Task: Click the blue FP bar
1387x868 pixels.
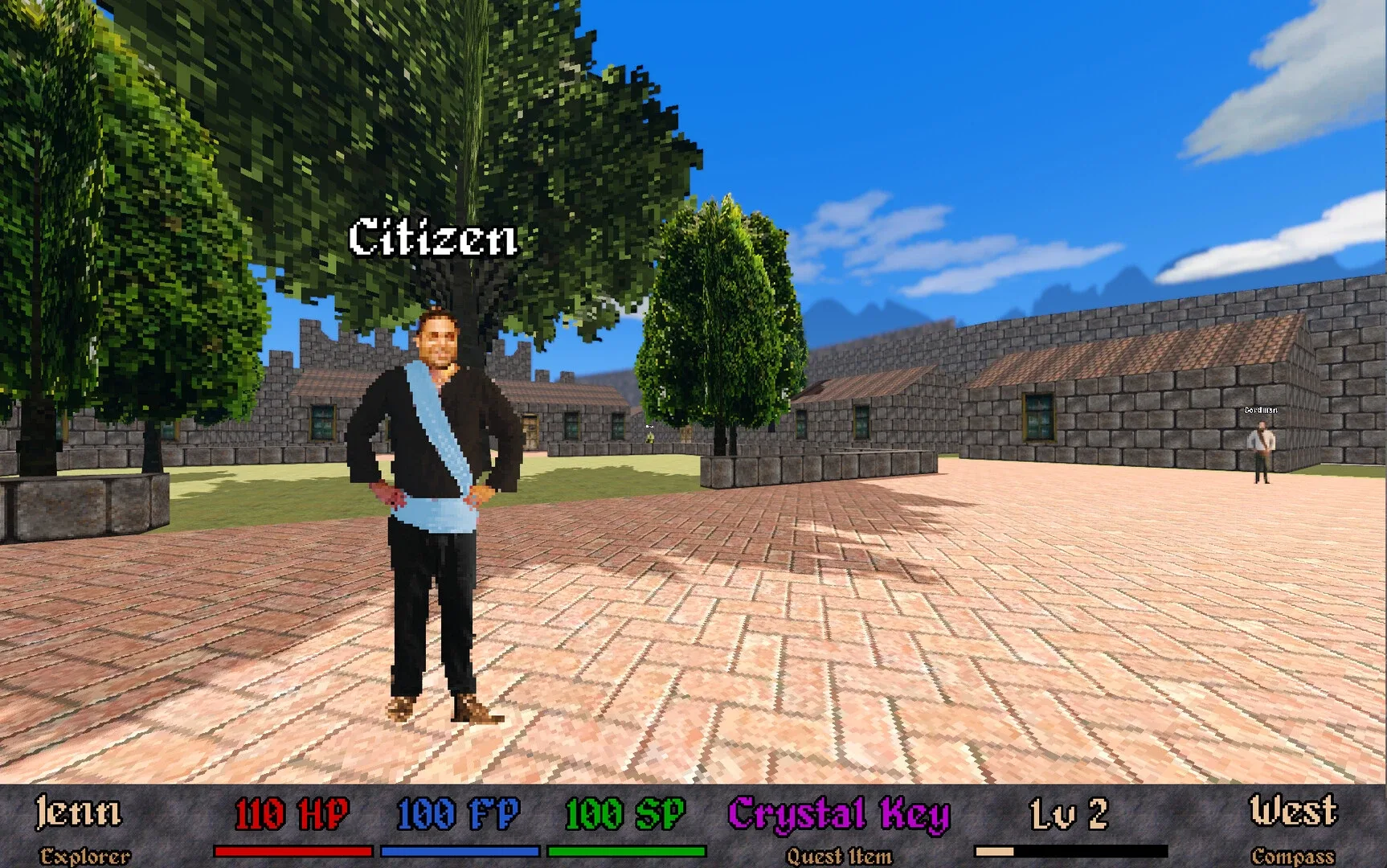Action: click(x=460, y=849)
